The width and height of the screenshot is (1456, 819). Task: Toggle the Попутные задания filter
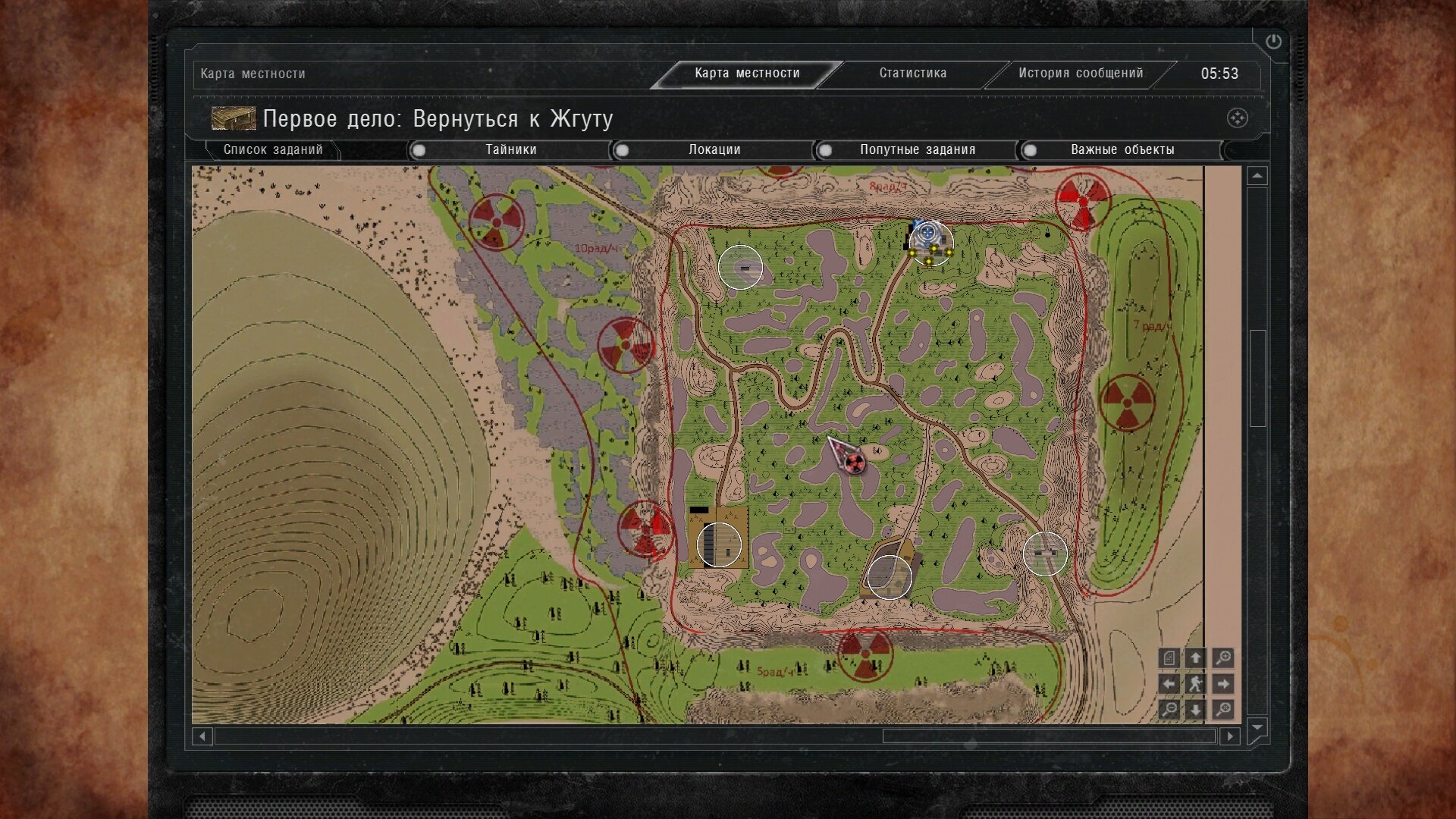point(826,150)
